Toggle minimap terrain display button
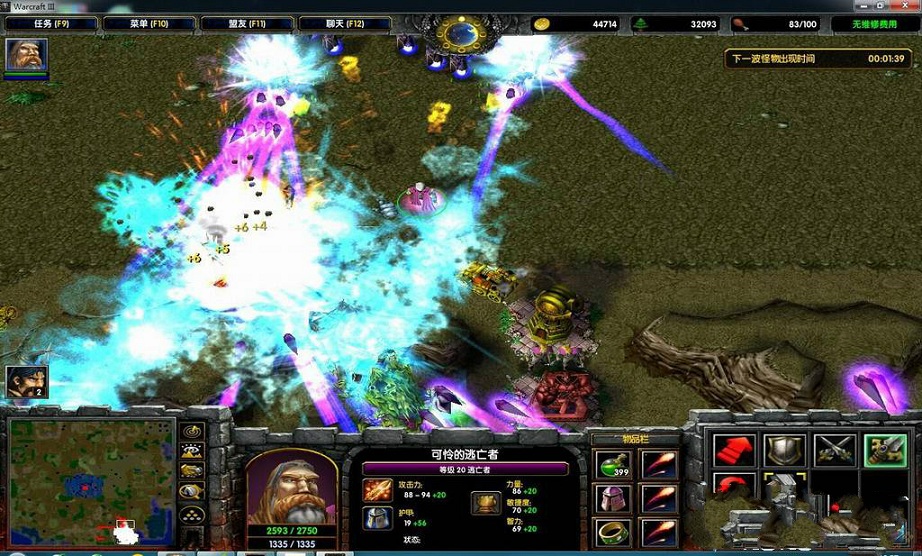 (x=193, y=452)
